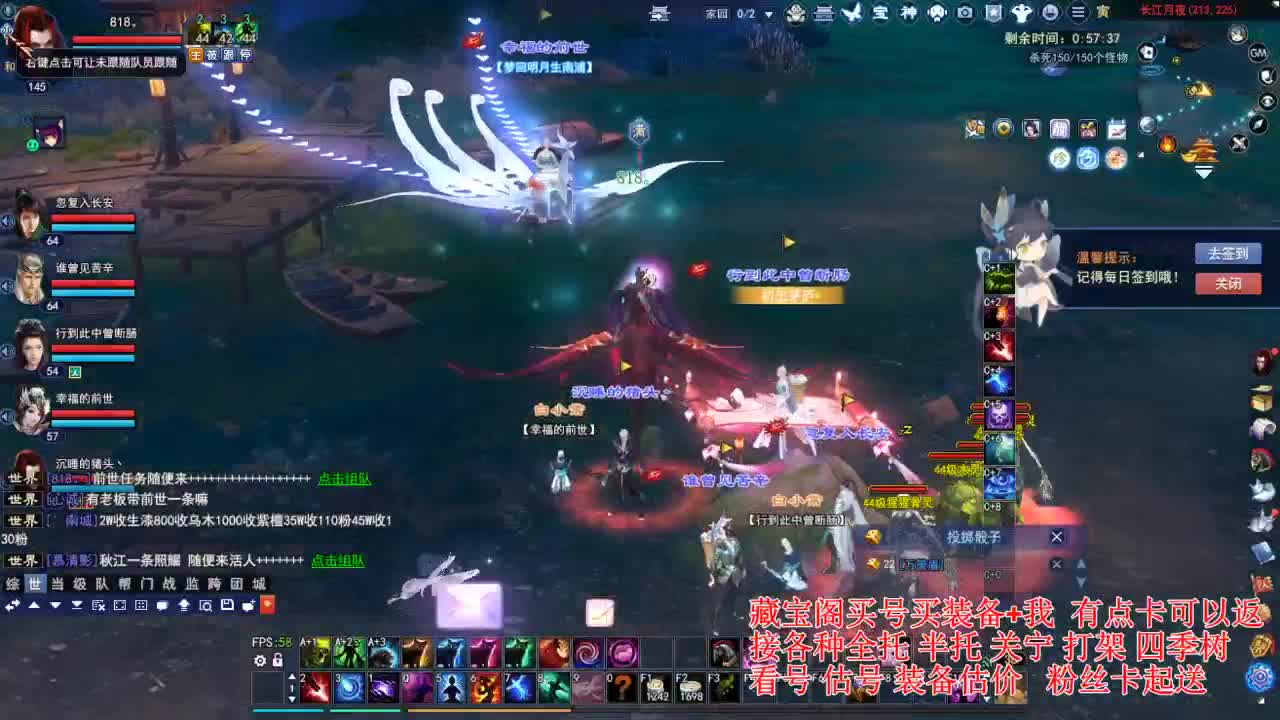The image size is (1280, 720).
Task: Click the F2 item with count 1698
Action: coord(689,687)
